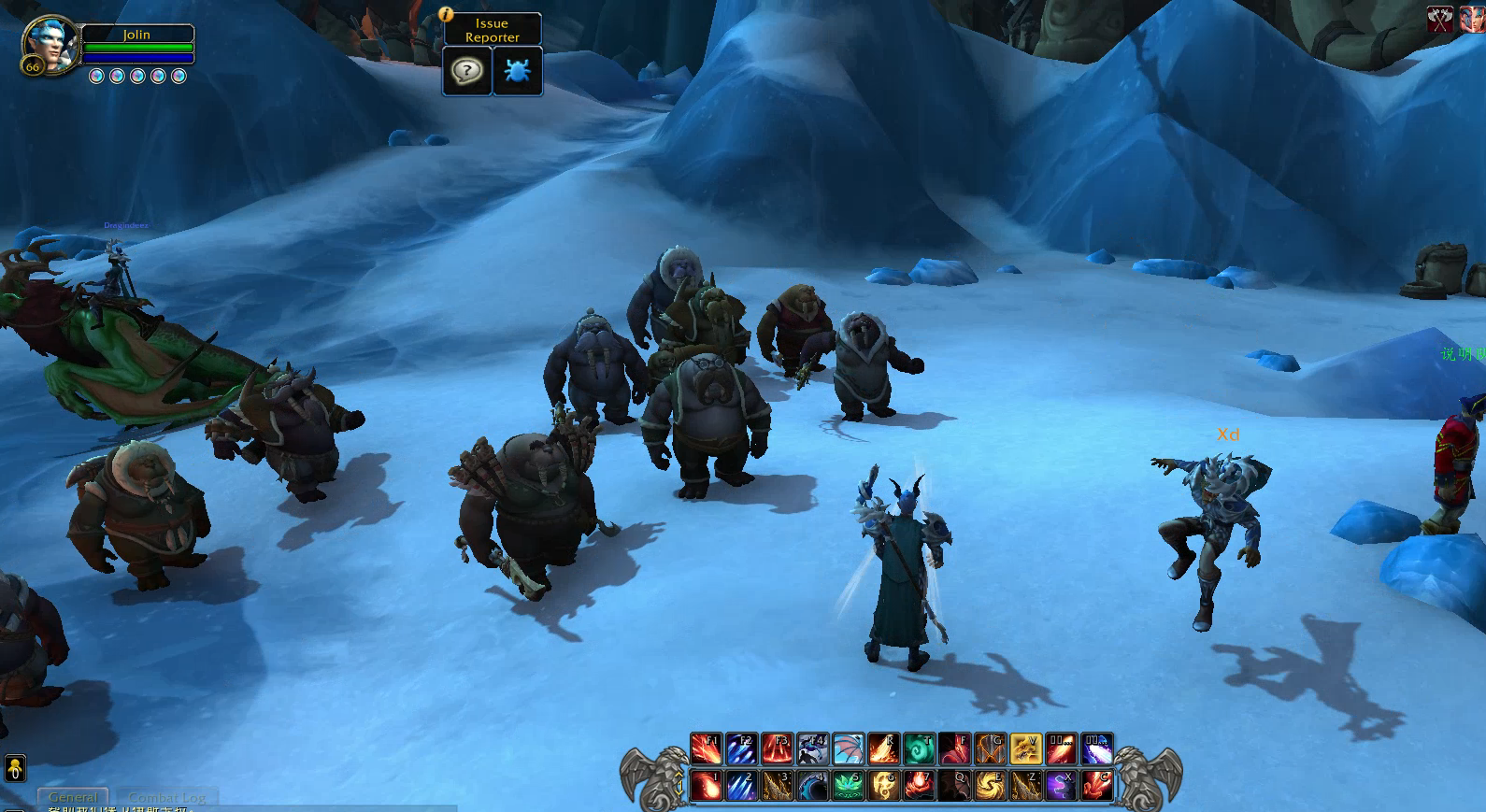Viewport: 1486px width, 812px height.
Task: Switch to the General chat tab
Action: [x=72, y=797]
